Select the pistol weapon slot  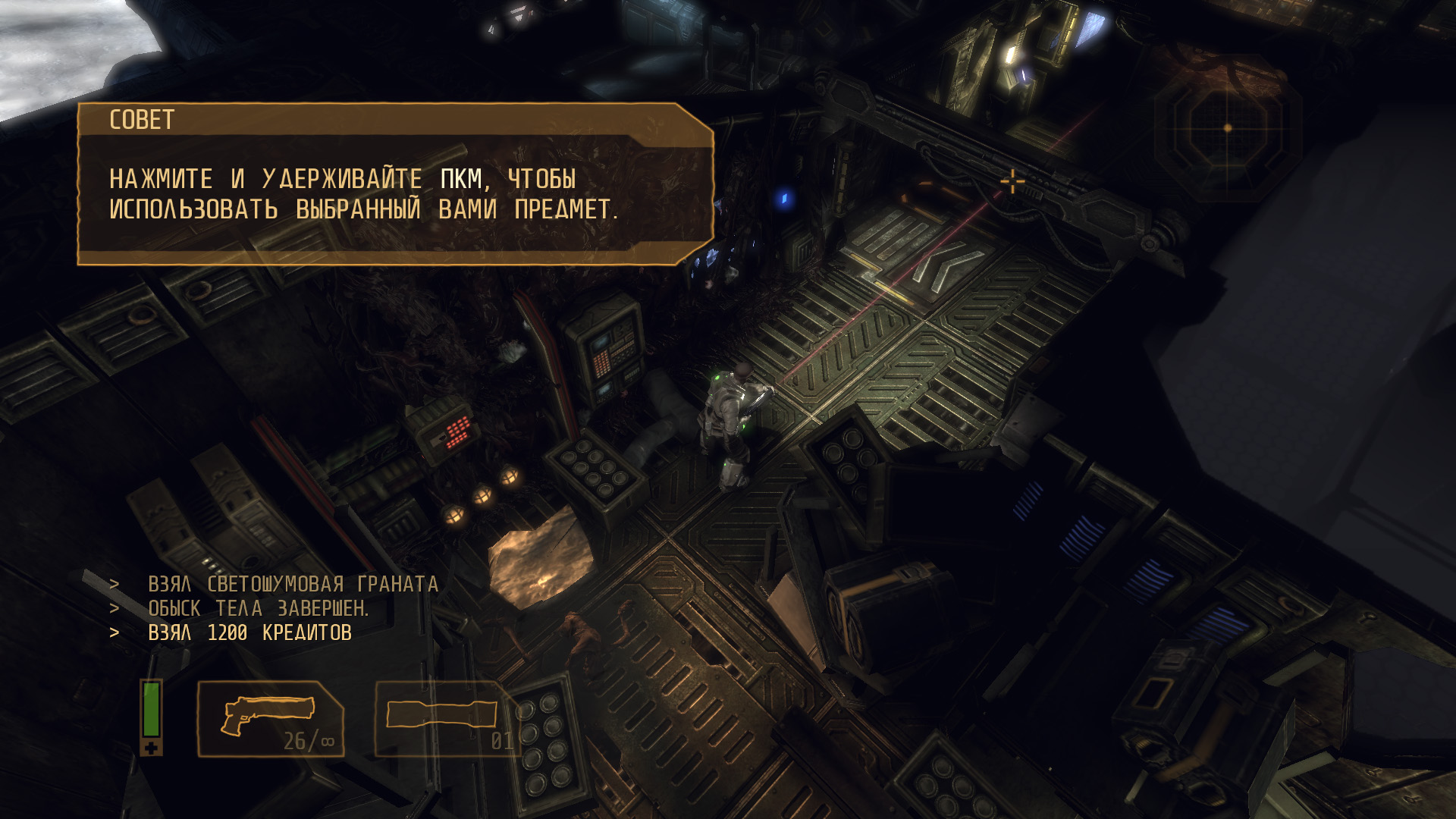click(271, 719)
